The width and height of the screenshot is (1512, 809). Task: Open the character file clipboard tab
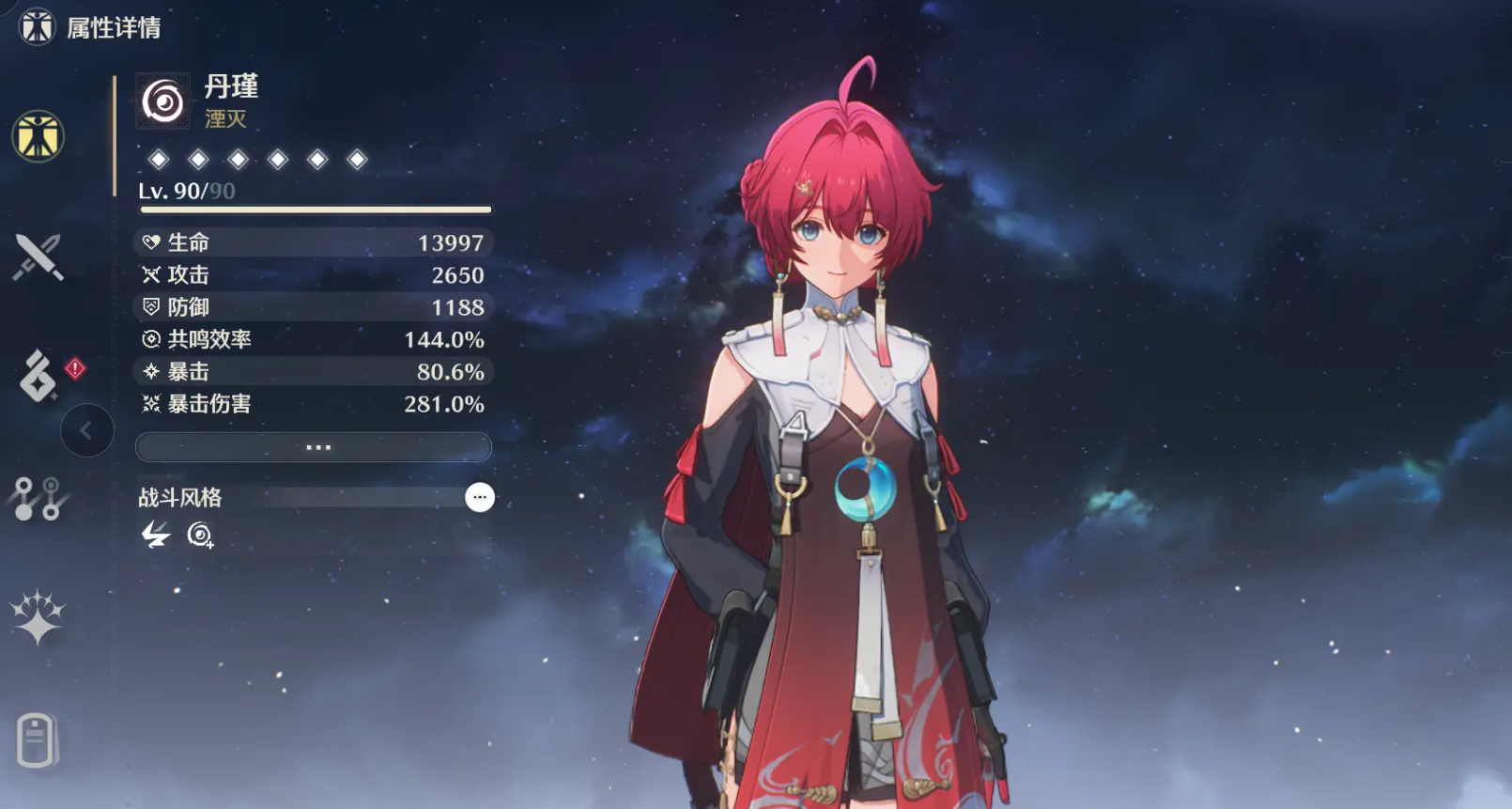[x=38, y=739]
